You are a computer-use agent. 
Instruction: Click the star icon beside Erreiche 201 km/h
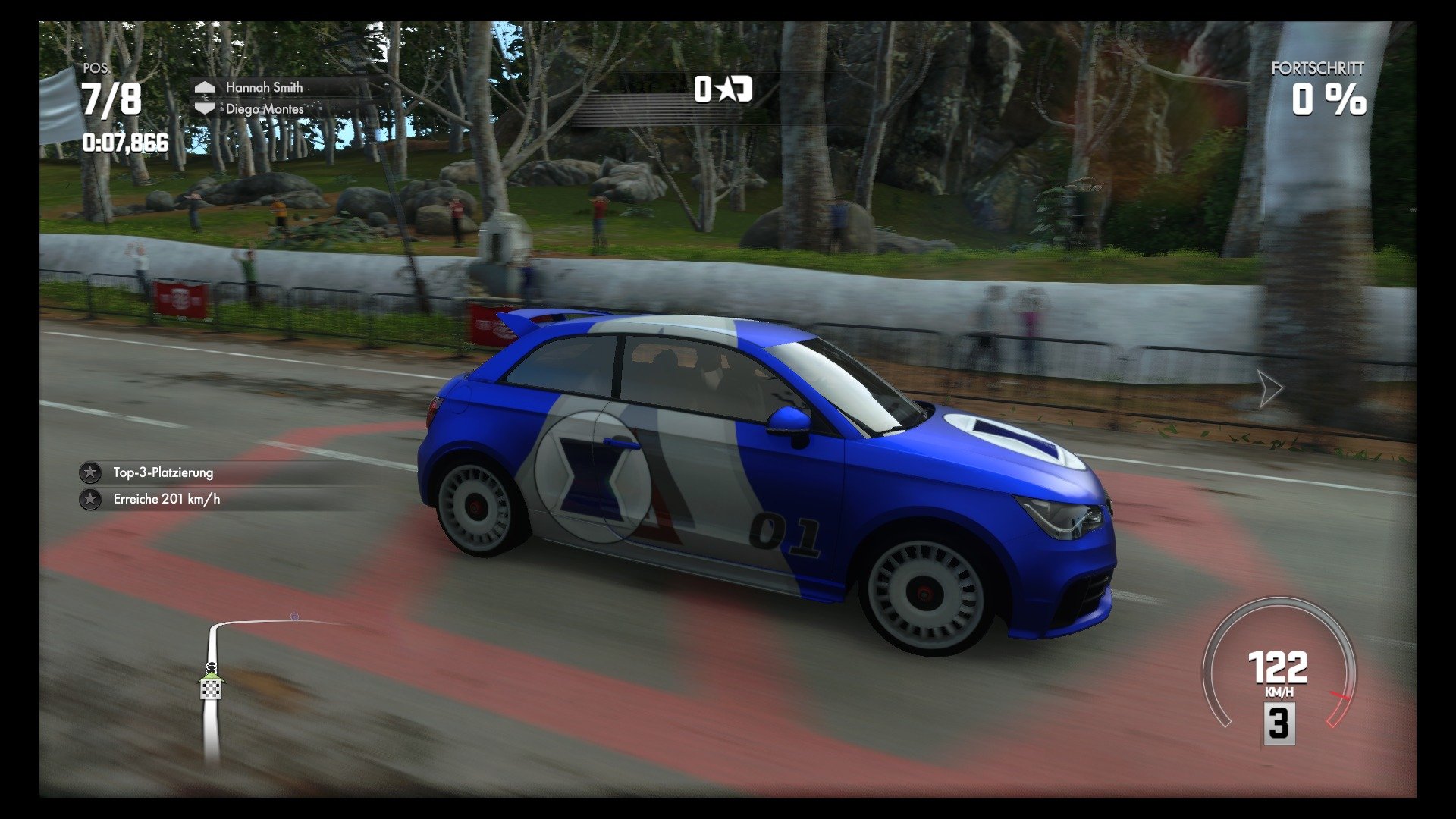click(x=90, y=500)
